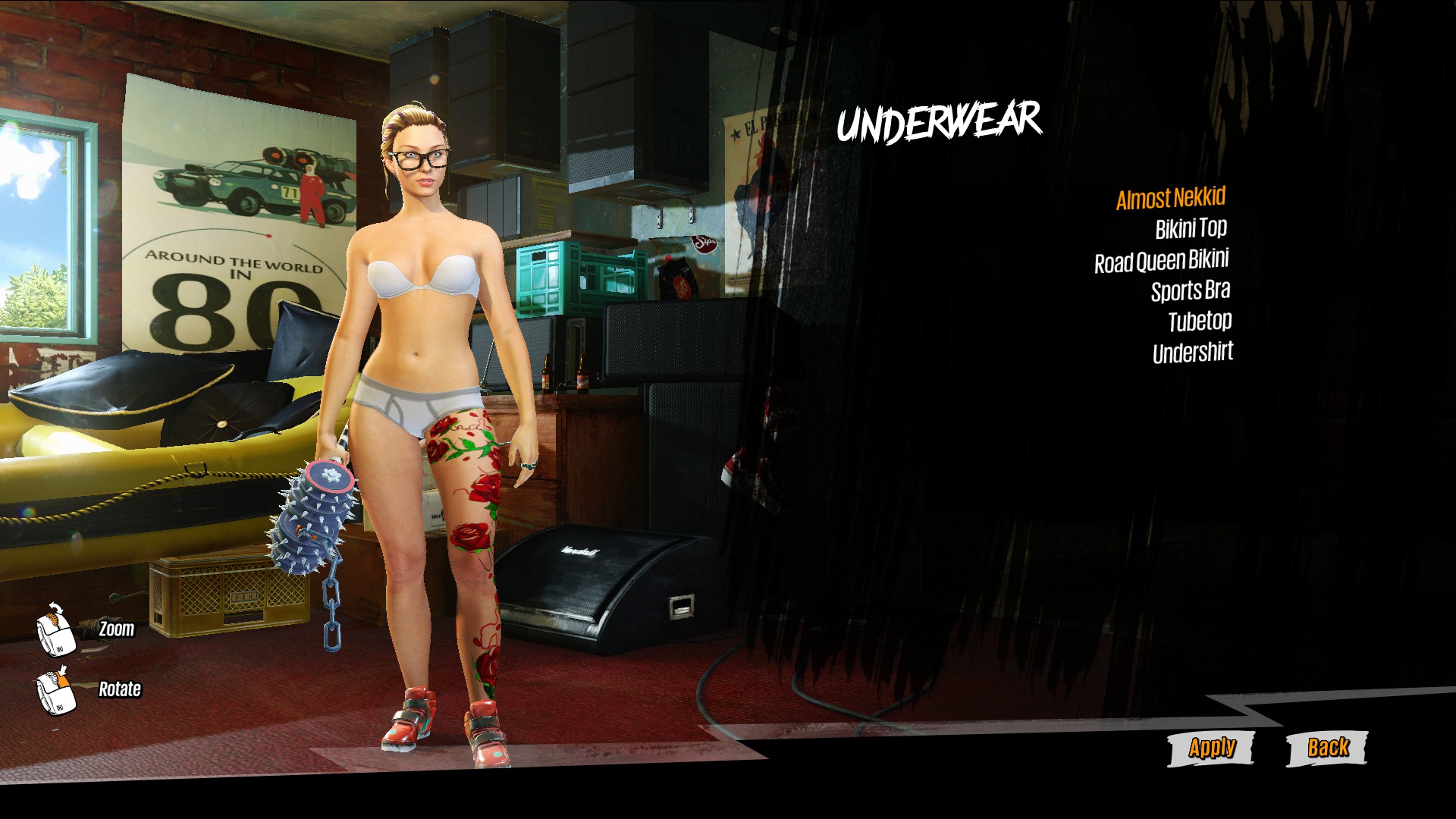
Task: Select the Sports Bra option
Action: [x=1190, y=291]
